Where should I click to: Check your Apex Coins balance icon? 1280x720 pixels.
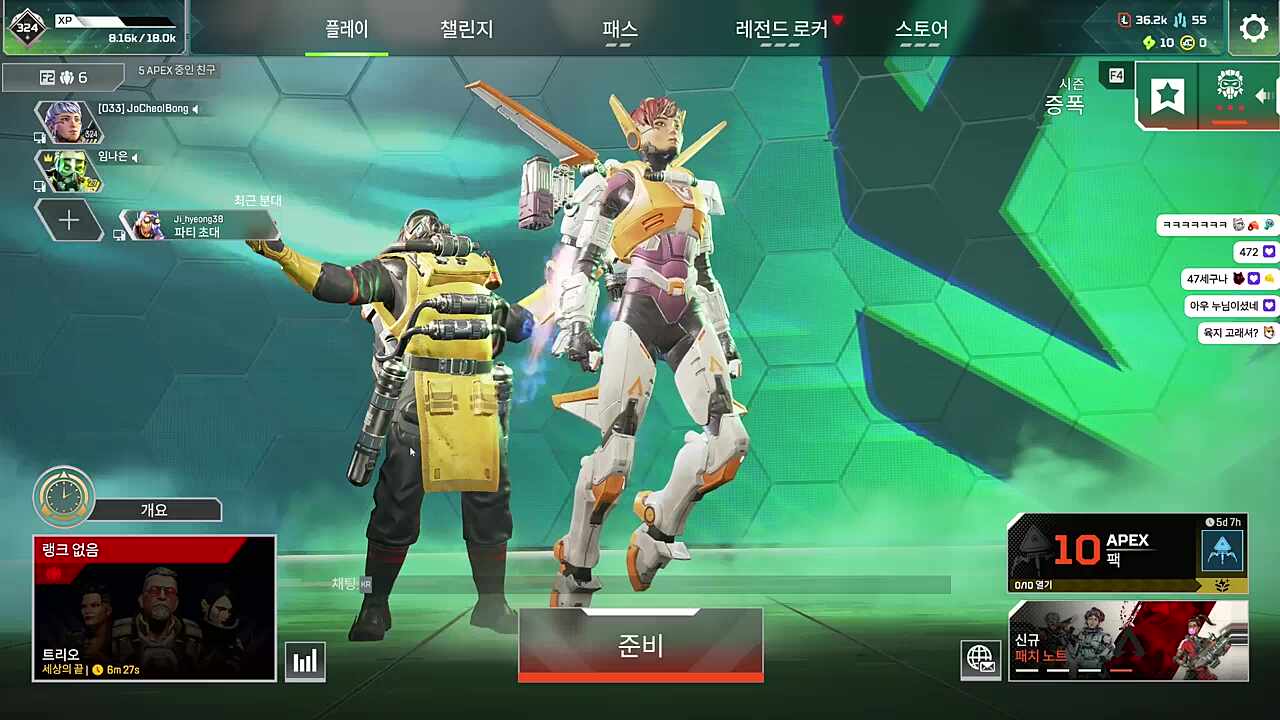pos(1187,43)
